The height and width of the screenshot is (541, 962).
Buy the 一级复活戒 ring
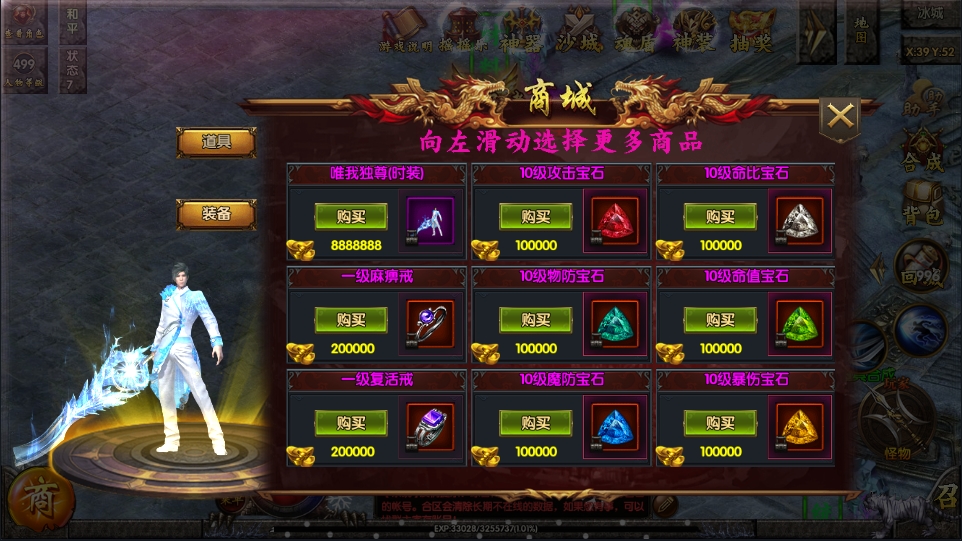pos(351,422)
